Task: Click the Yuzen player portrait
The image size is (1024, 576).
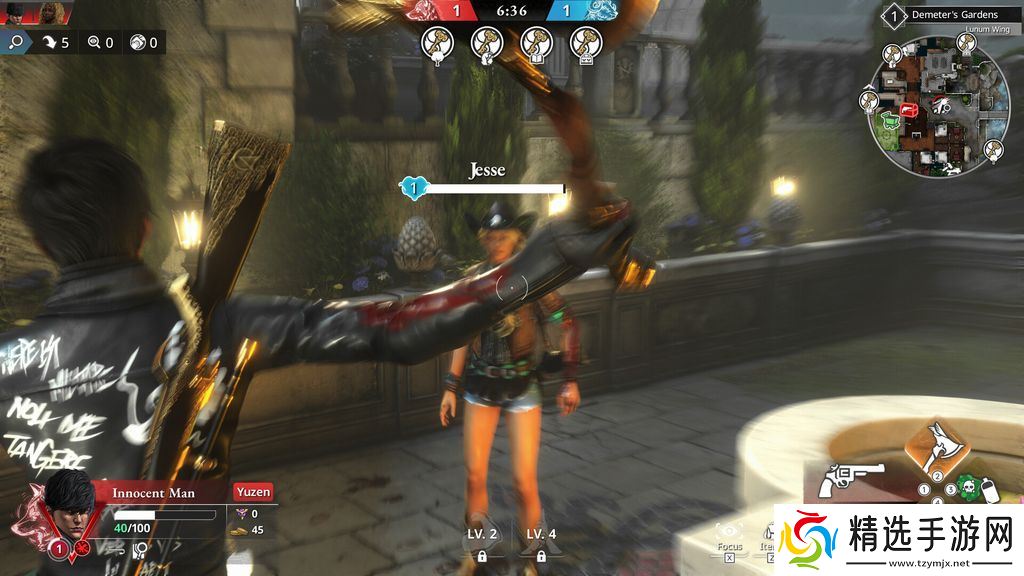Action: (x=69, y=501)
